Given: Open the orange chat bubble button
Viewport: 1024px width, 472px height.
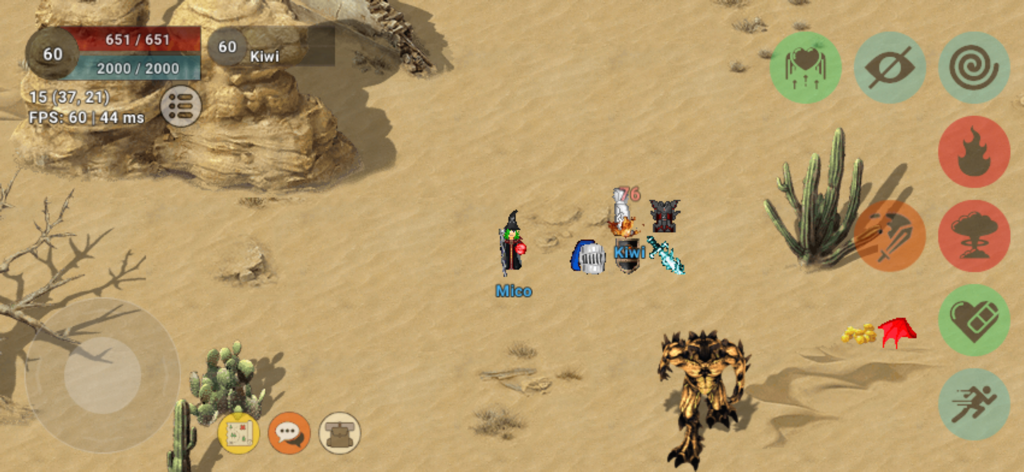Looking at the screenshot, I should [289, 433].
